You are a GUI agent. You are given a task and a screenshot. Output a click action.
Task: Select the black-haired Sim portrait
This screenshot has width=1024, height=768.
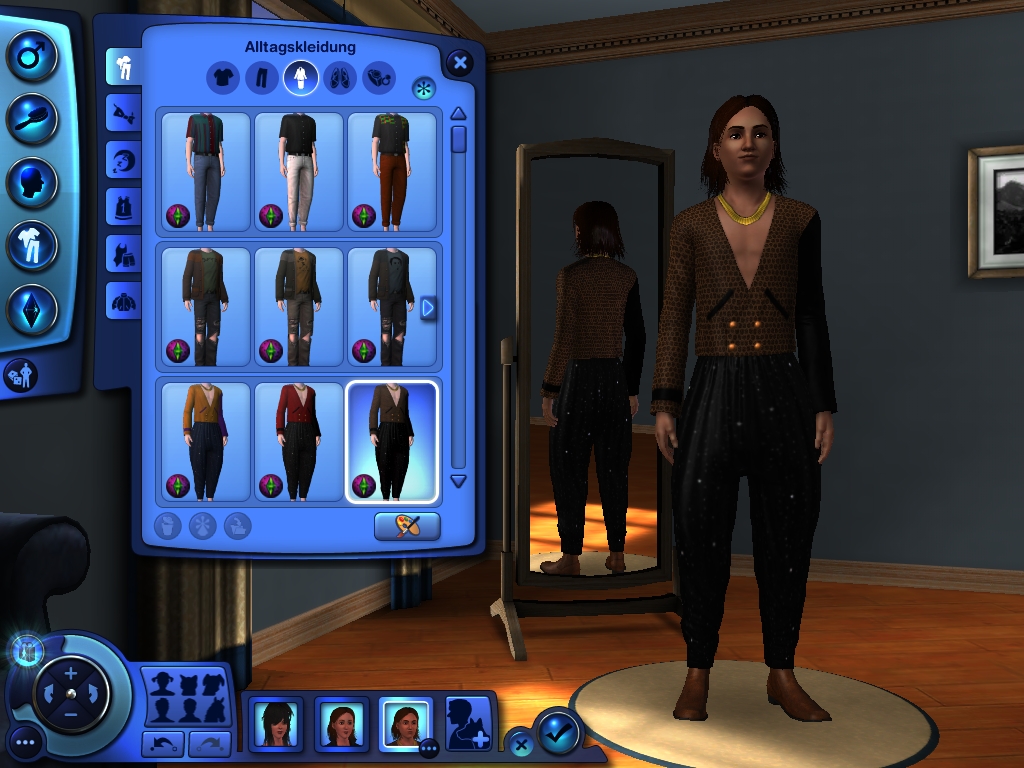click(x=274, y=722)
